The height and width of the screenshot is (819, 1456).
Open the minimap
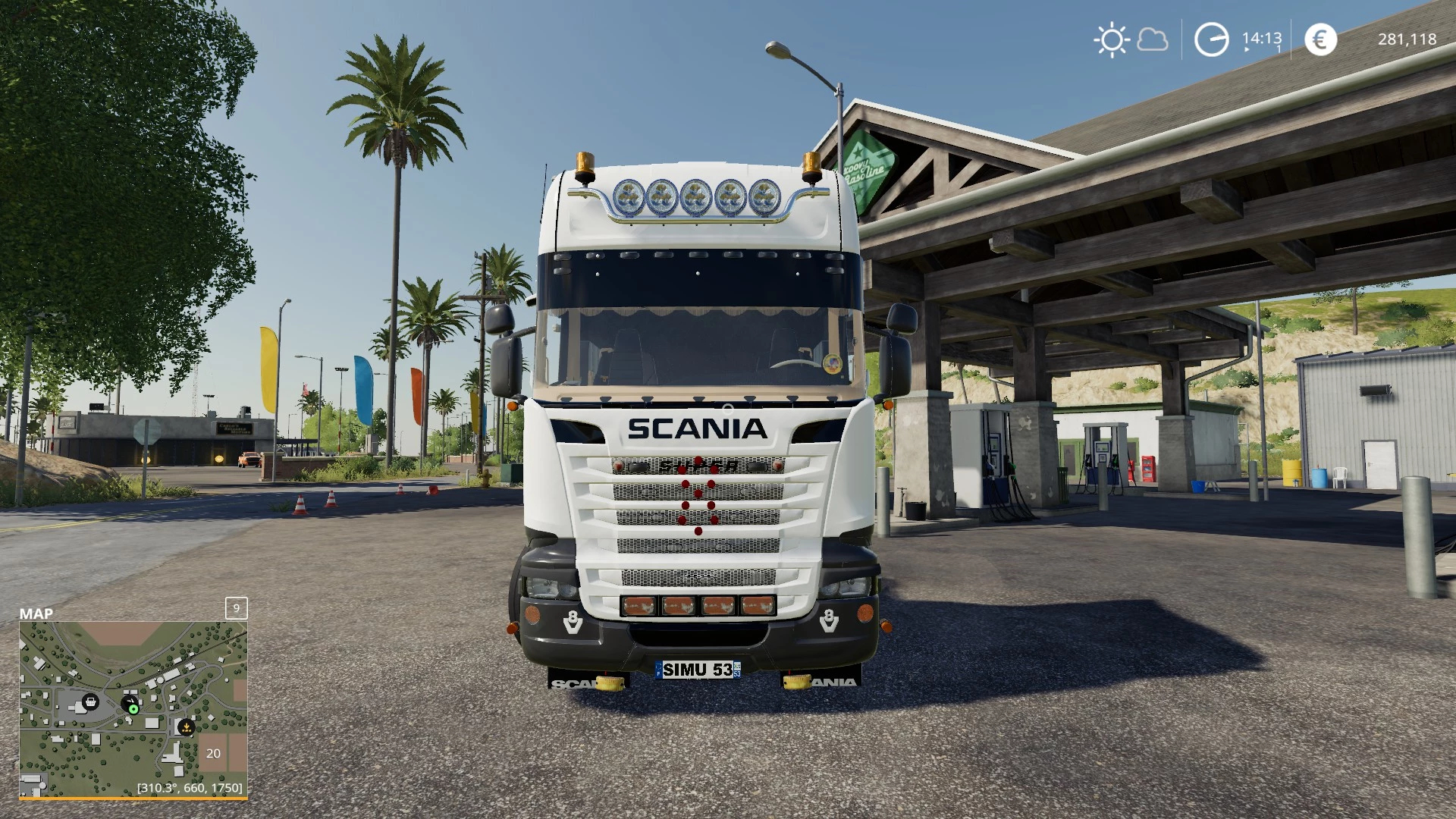coord(133,709)
